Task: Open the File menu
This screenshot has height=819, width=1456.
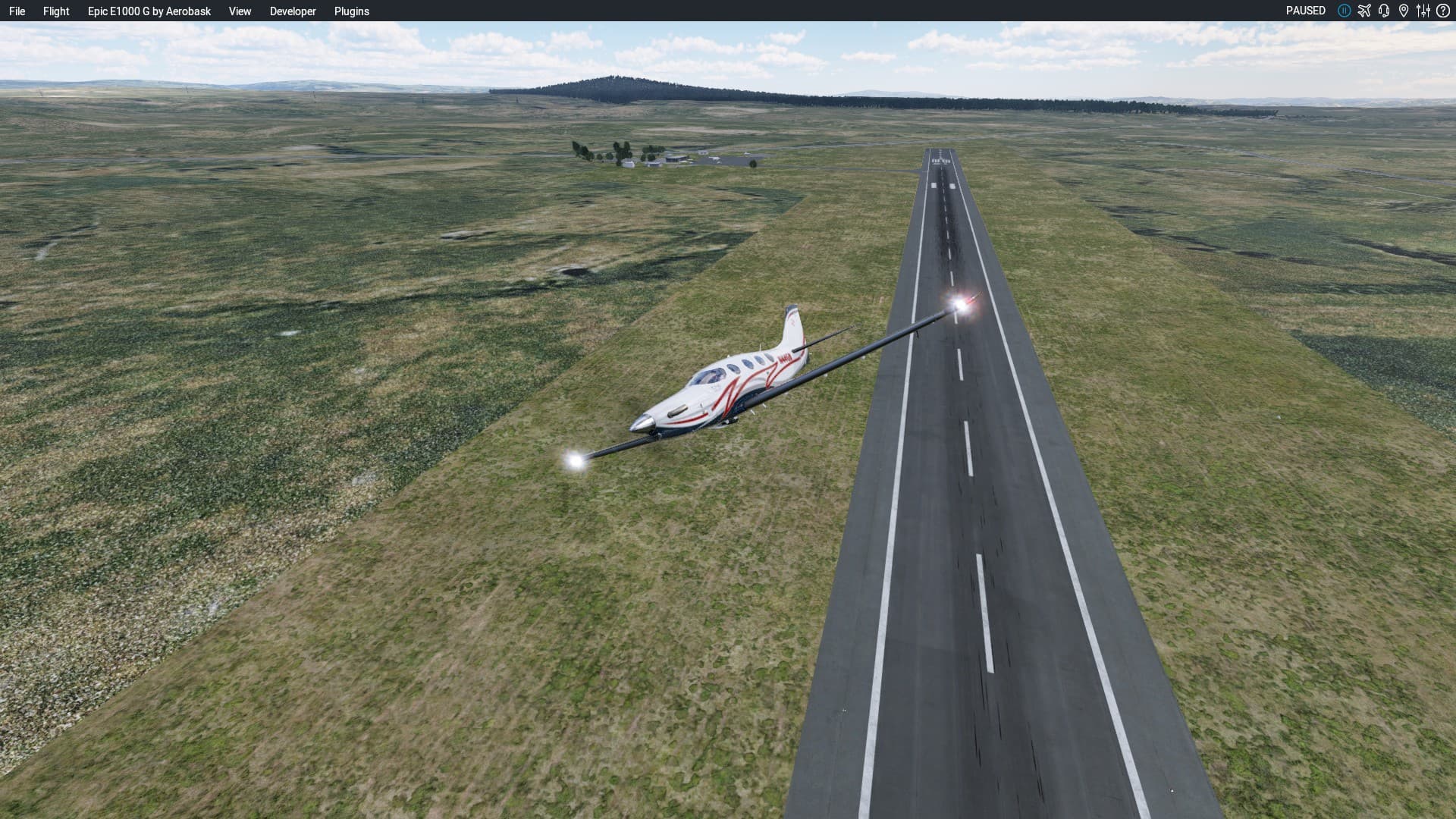Action: 17,11
